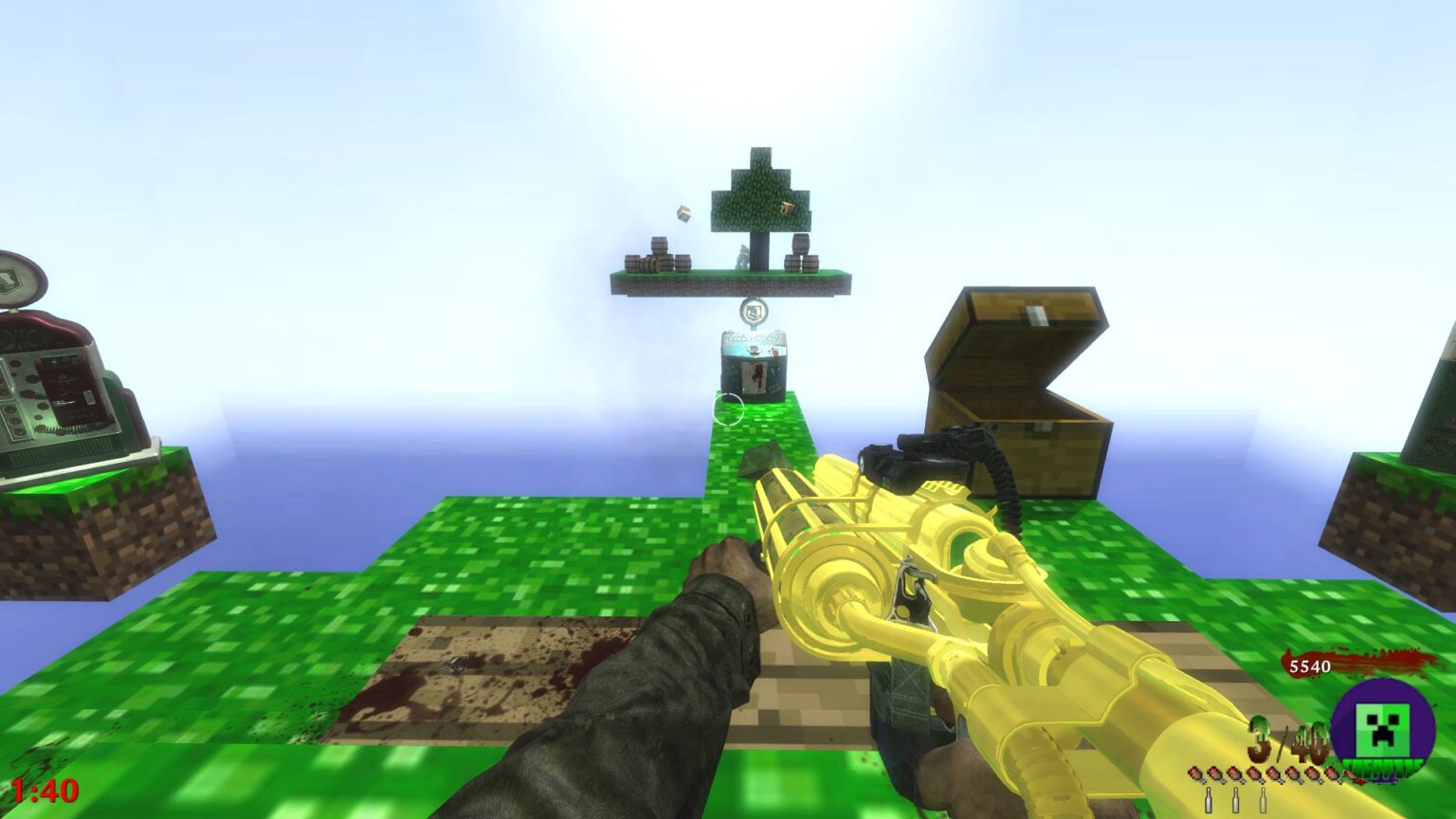Click the 5540 points counter
The height and width of the screenshot is (819, 1456).
click(1308, 666)
